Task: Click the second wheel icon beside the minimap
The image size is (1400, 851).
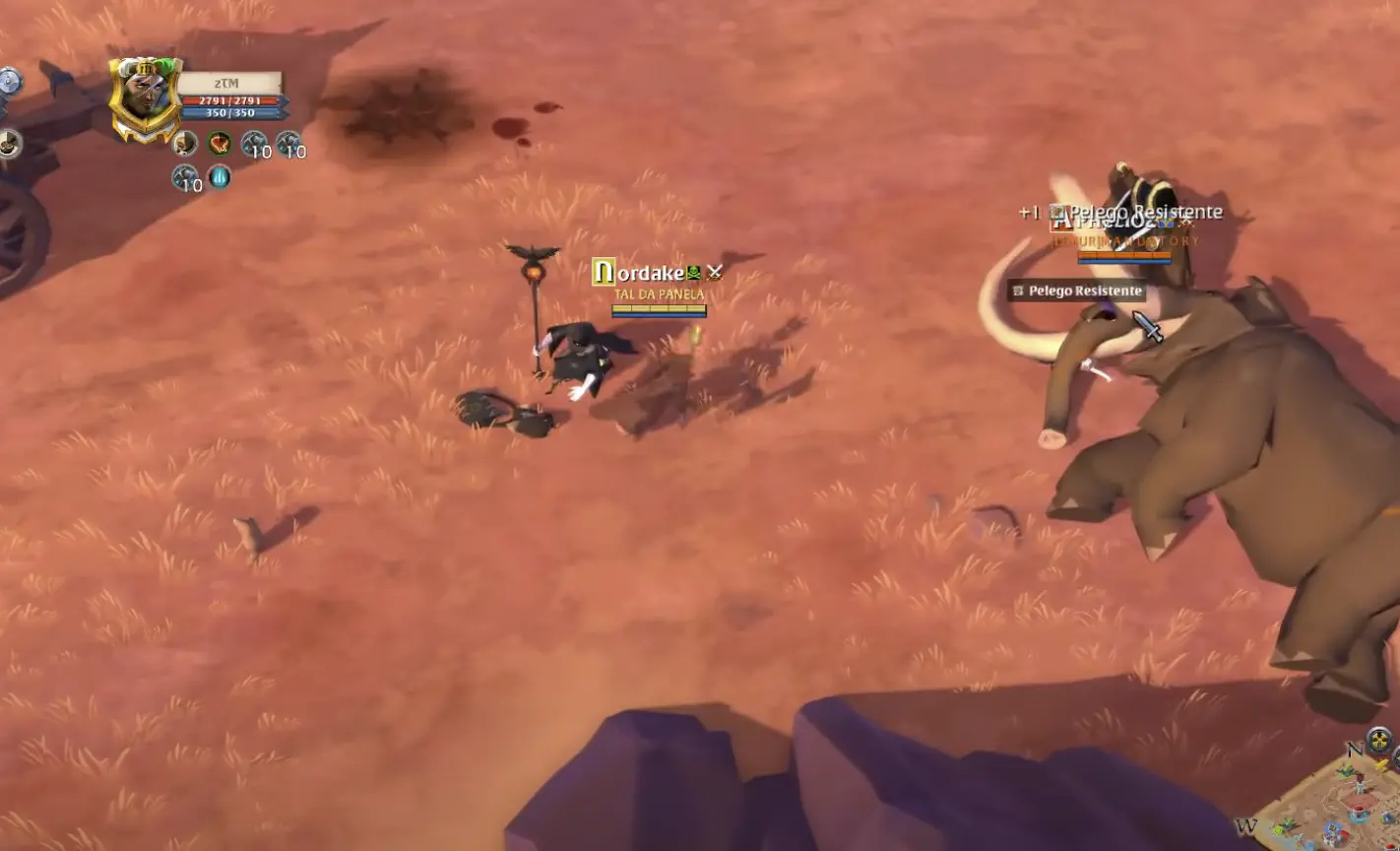Action: pyautogui.click(x=1395, y=756)
